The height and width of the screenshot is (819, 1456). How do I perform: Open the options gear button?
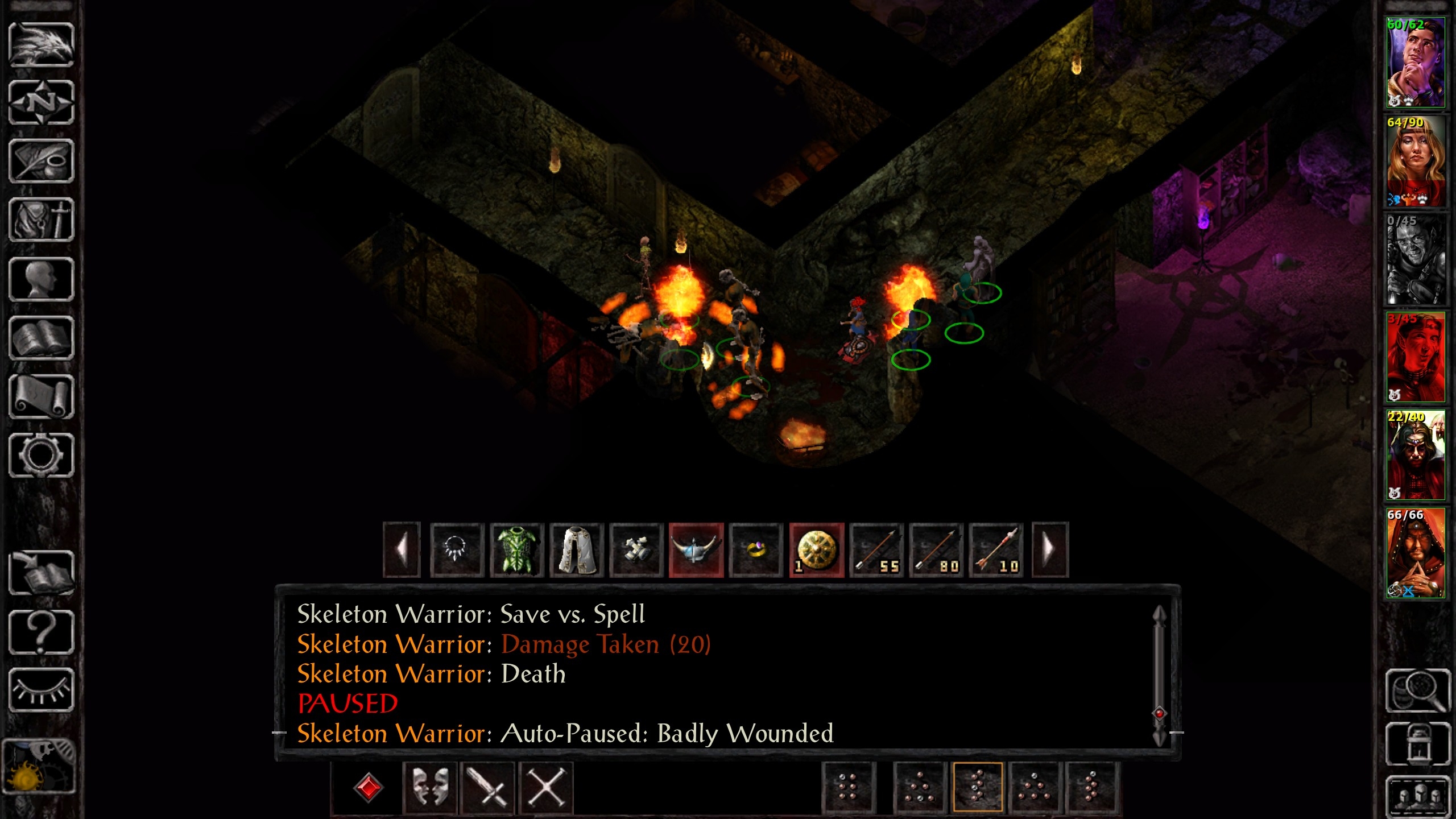click(41, 456)
